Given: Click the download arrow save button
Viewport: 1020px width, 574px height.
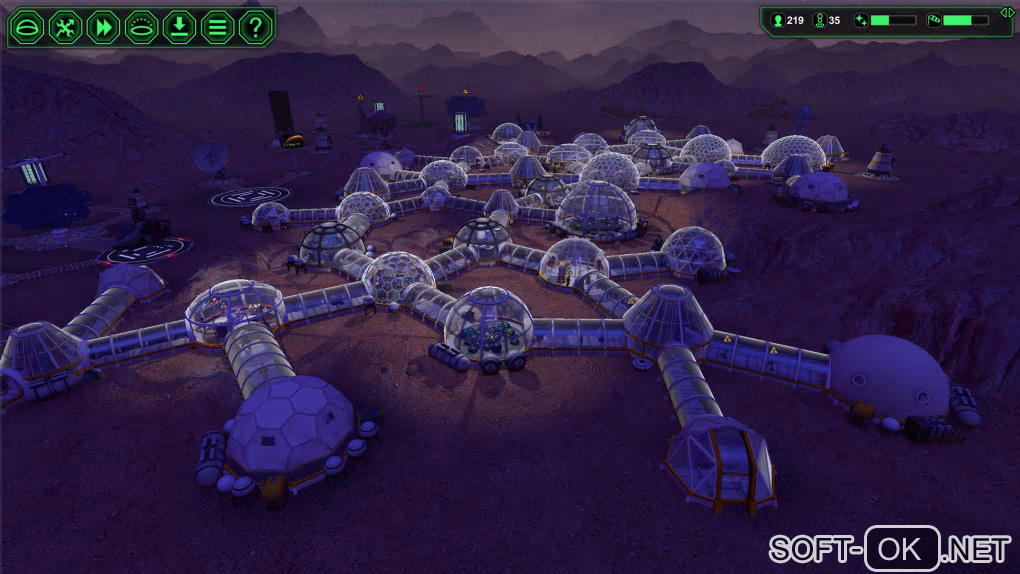Looking at the screenshot, I should coord(179,26).
